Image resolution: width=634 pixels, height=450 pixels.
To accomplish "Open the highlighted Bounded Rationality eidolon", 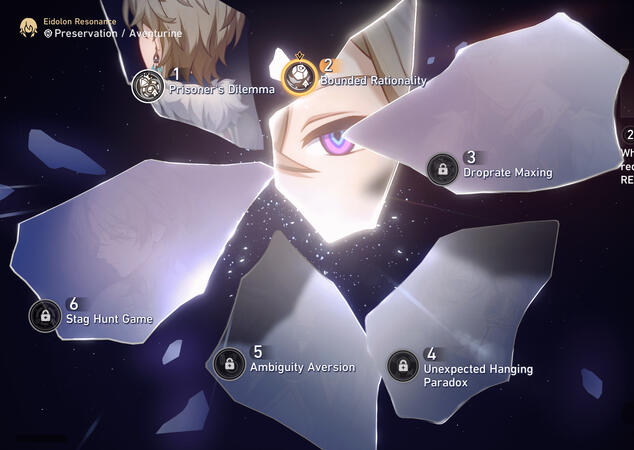I will 299,77.
